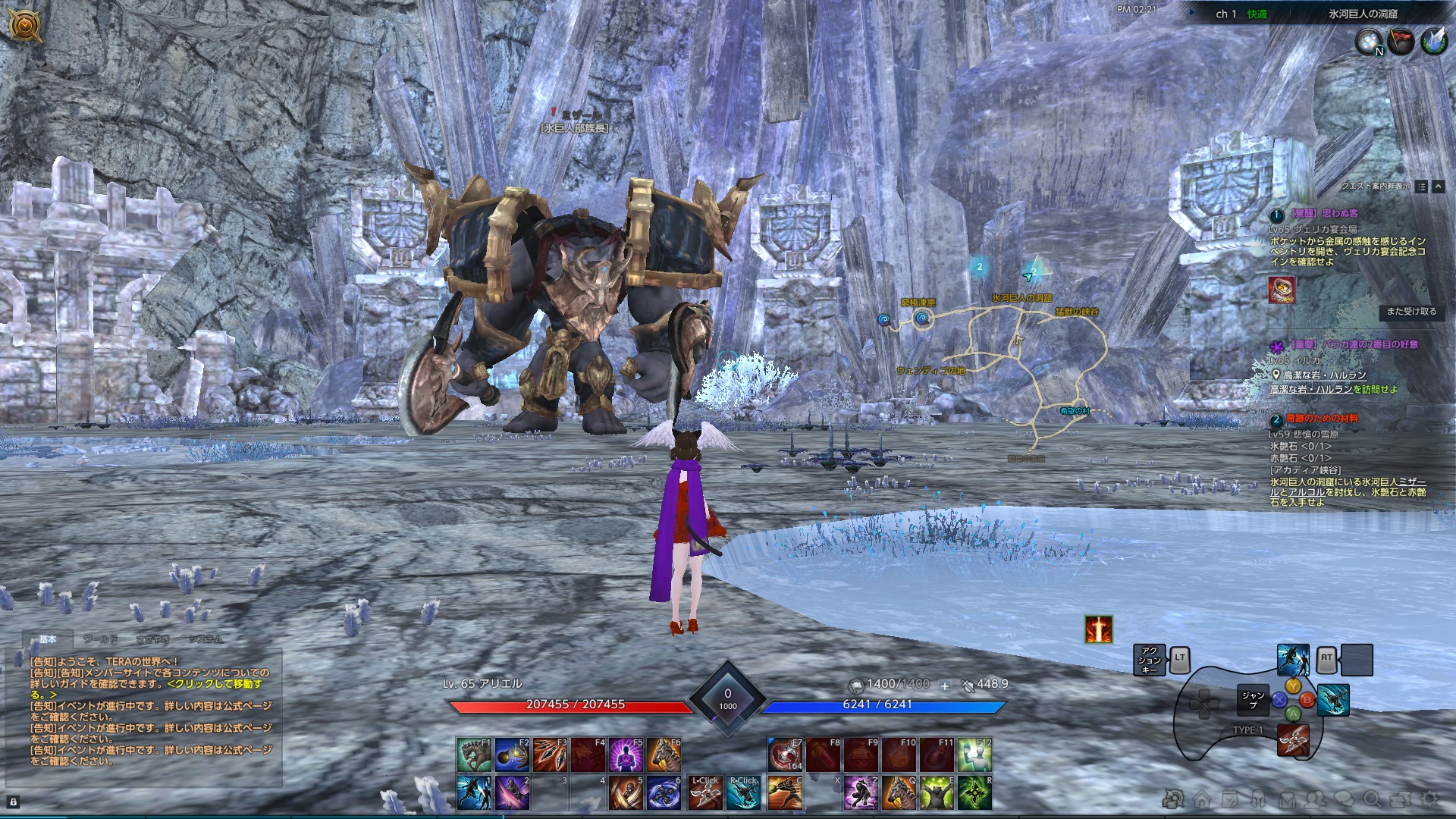
Task: Click the また受け取る quest button
Action: tap(1410, 312)
